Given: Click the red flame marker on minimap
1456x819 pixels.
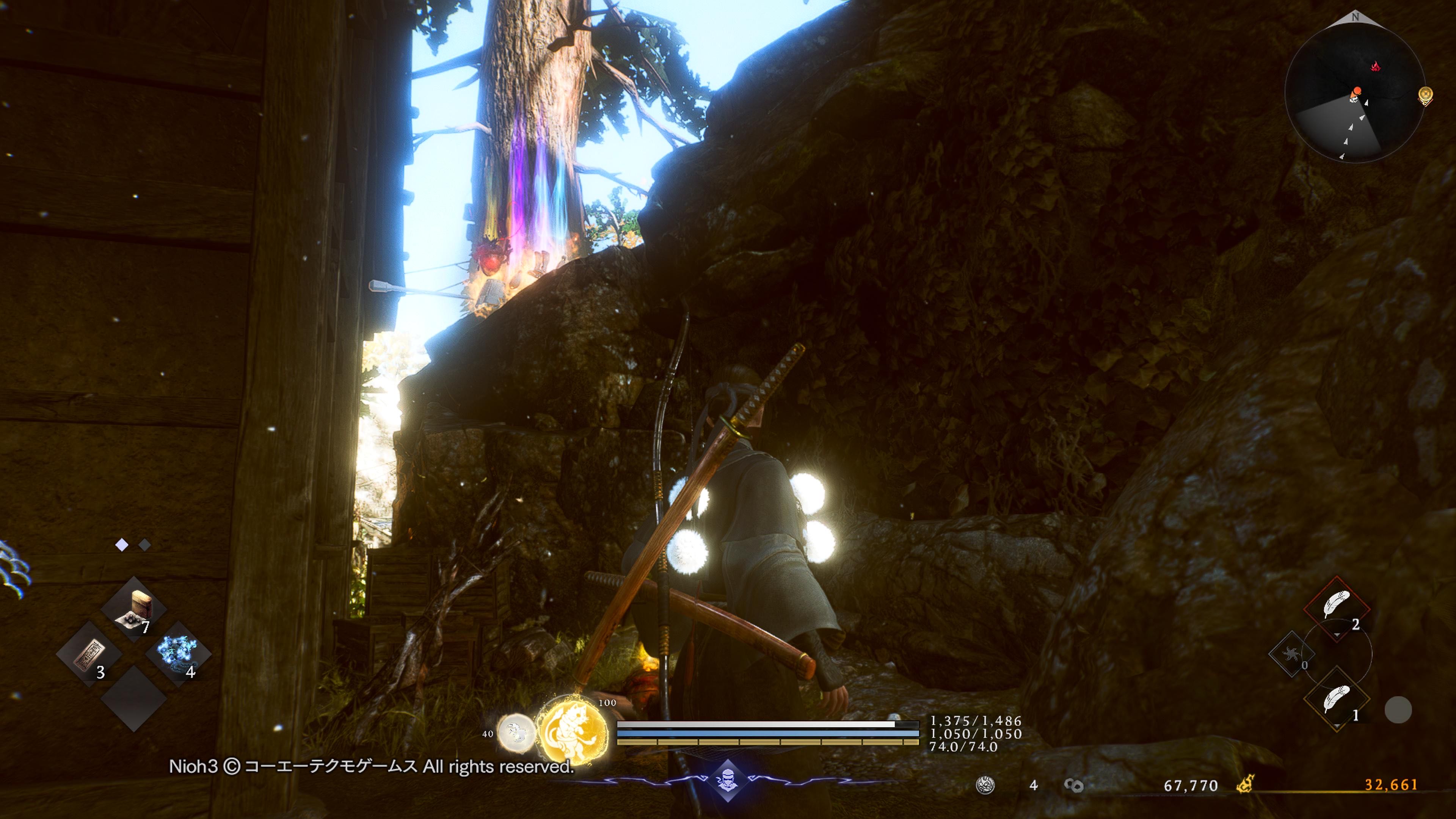Looking at the screenshot, I should point(1375,67).
